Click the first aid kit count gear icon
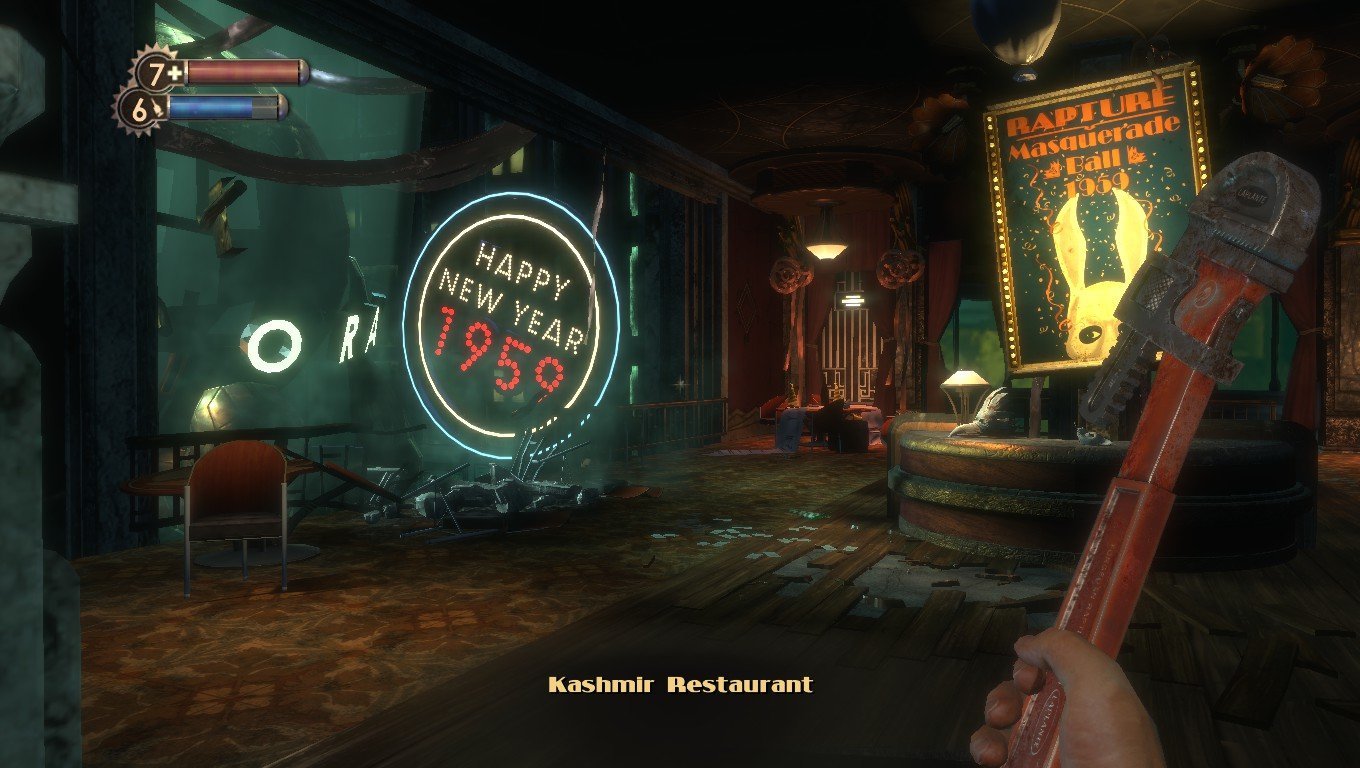1360x768 pixels. (159, 73)
